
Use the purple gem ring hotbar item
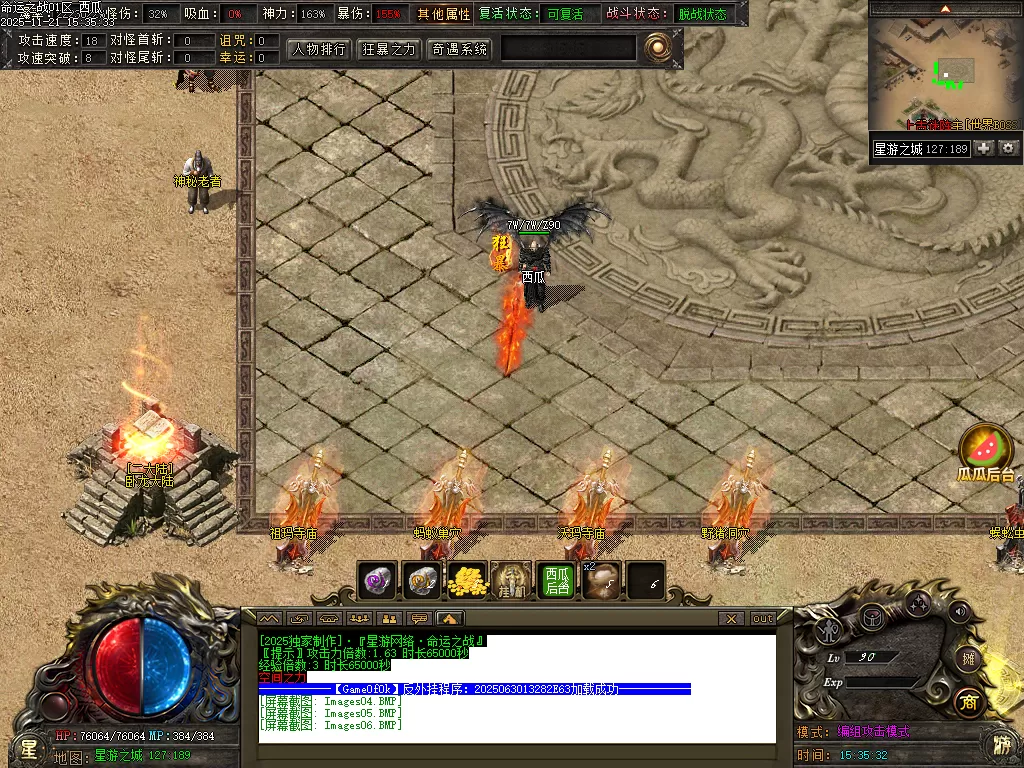click(x=377, y=580)
